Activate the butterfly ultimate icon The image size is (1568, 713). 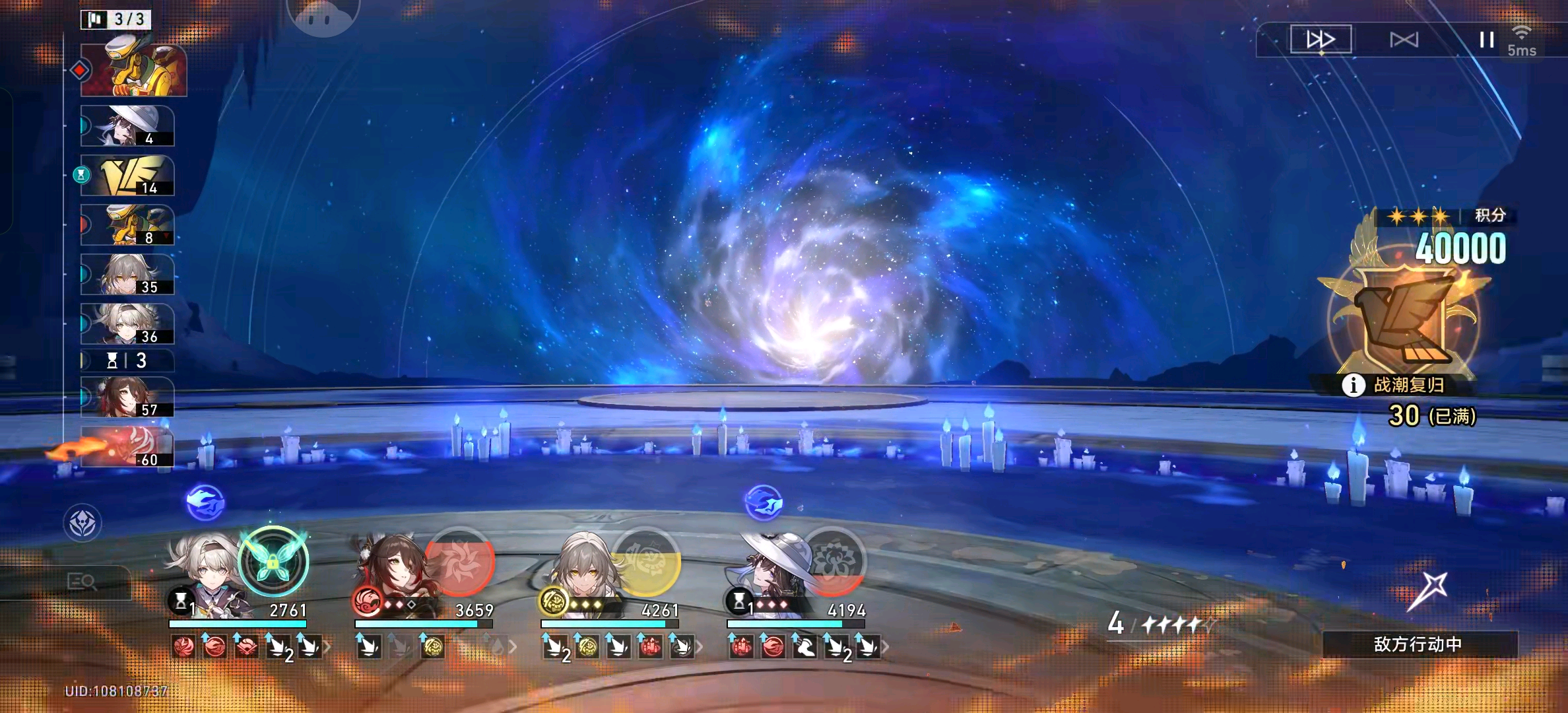273,561
